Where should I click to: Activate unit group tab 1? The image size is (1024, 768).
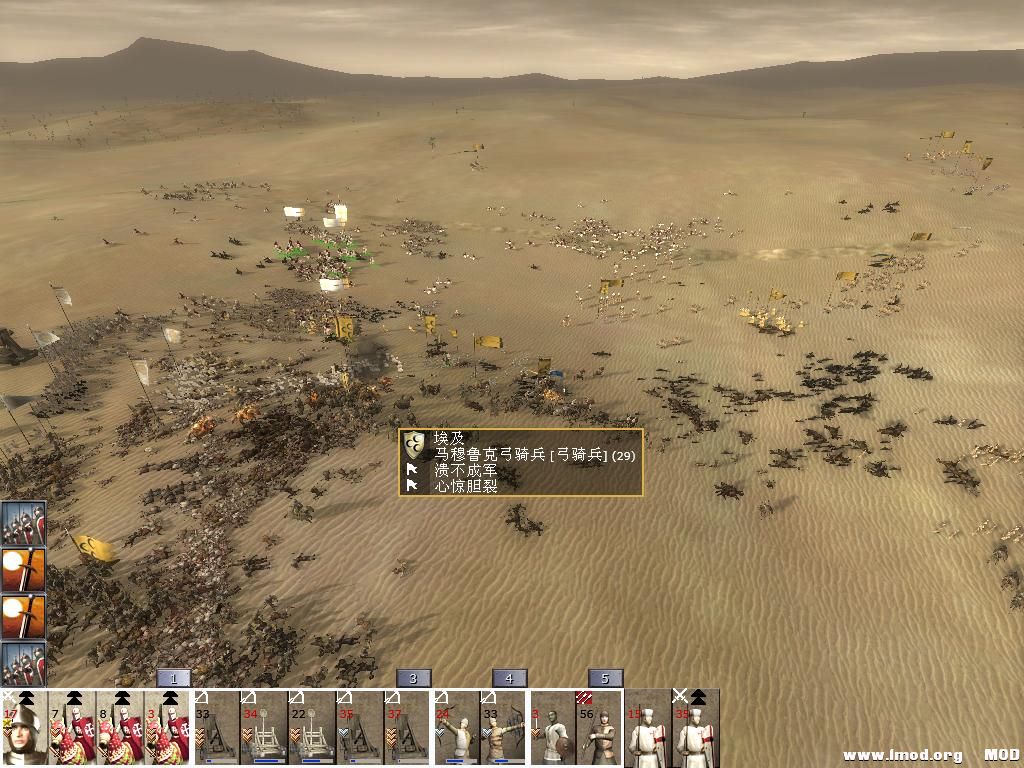tap(173, 678)
